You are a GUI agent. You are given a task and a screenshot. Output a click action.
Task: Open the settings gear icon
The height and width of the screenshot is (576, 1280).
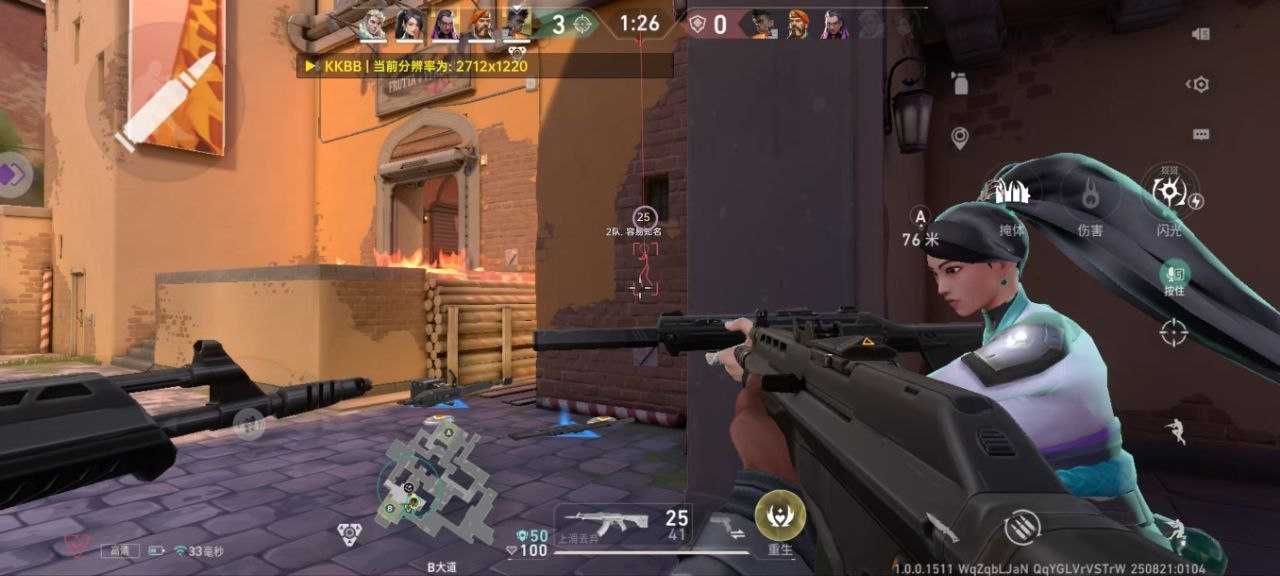1200,85
